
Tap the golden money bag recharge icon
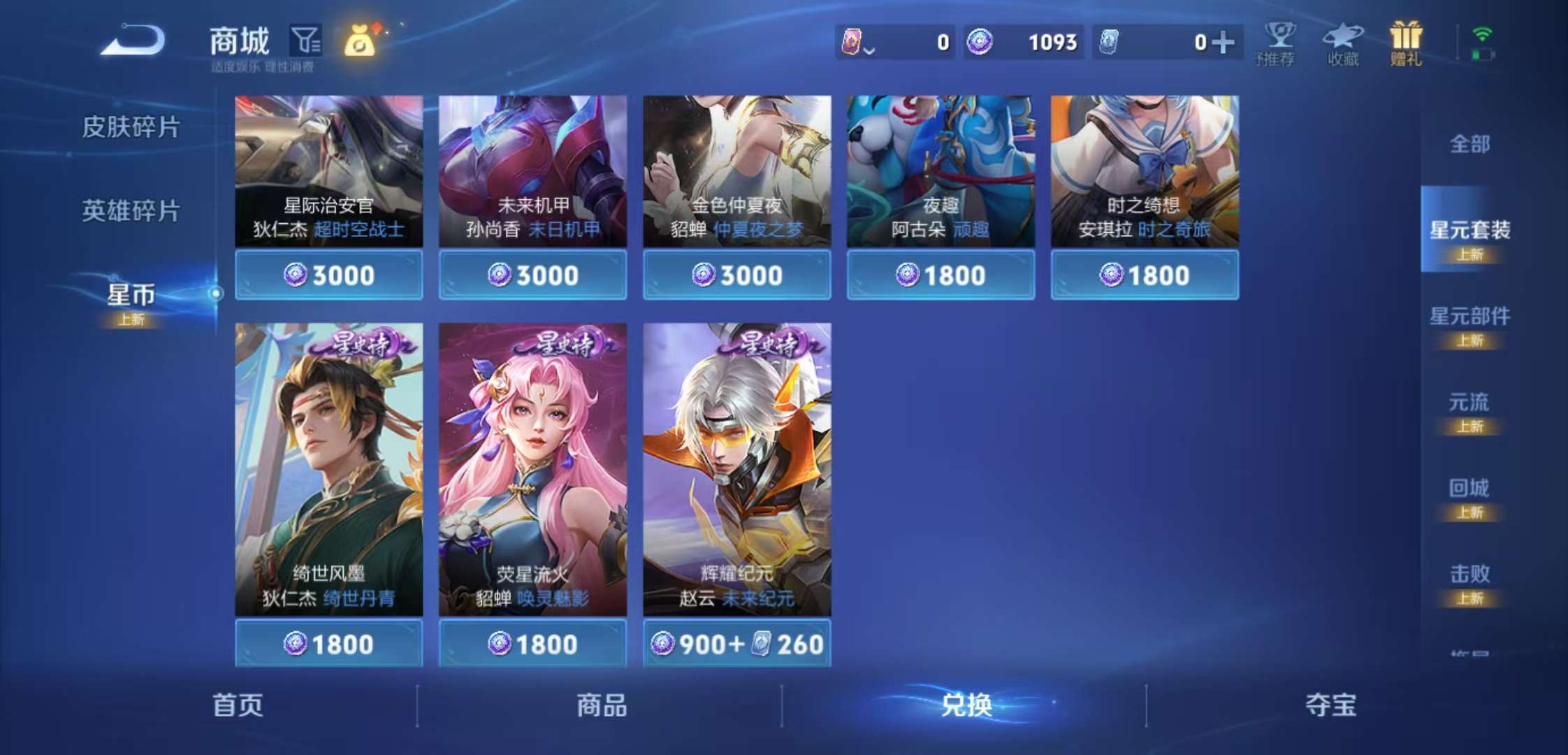[x=358, y=42]
